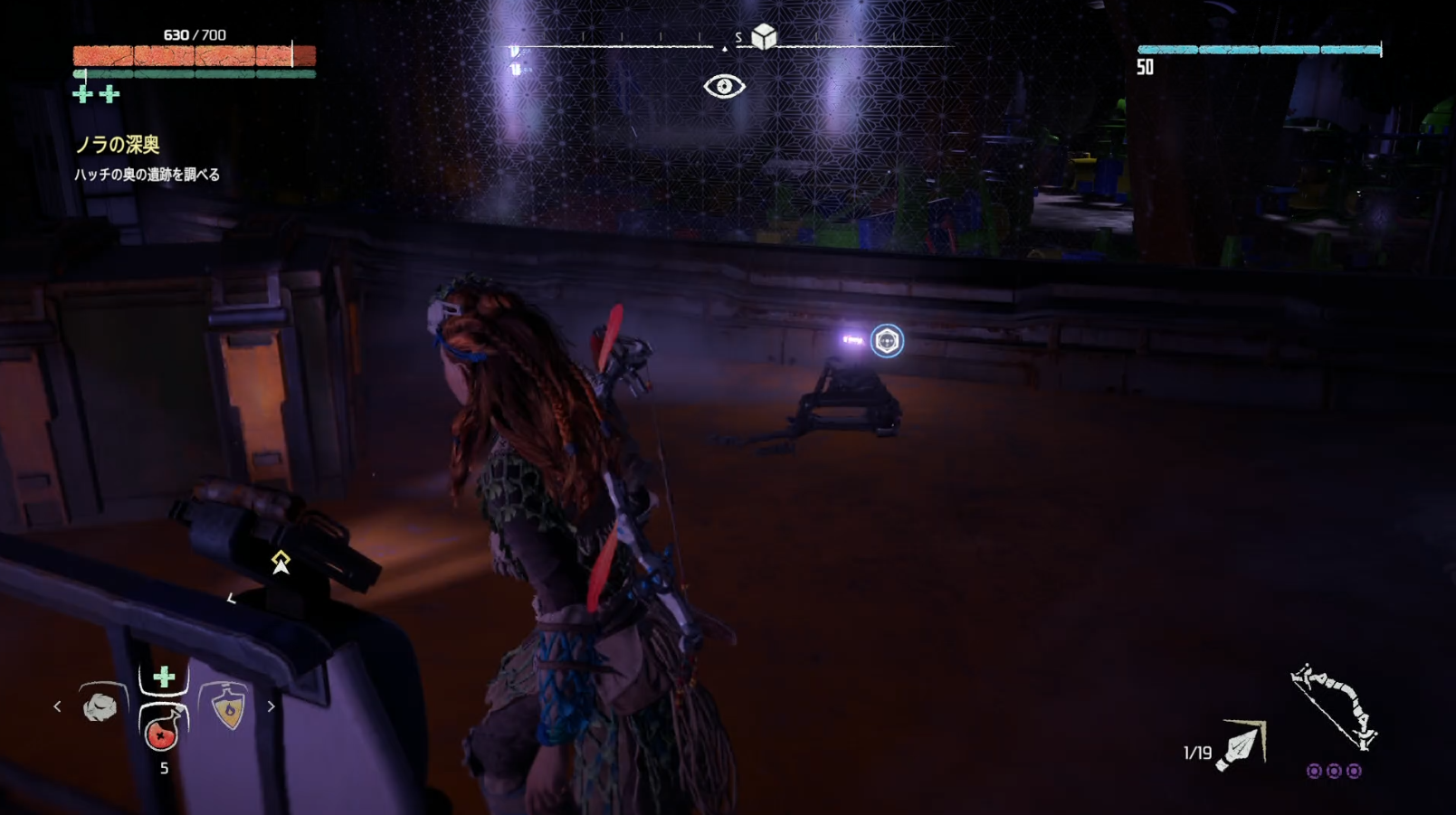
Task: Select the equipped bow weapon icon
Action: [1333, 708]
